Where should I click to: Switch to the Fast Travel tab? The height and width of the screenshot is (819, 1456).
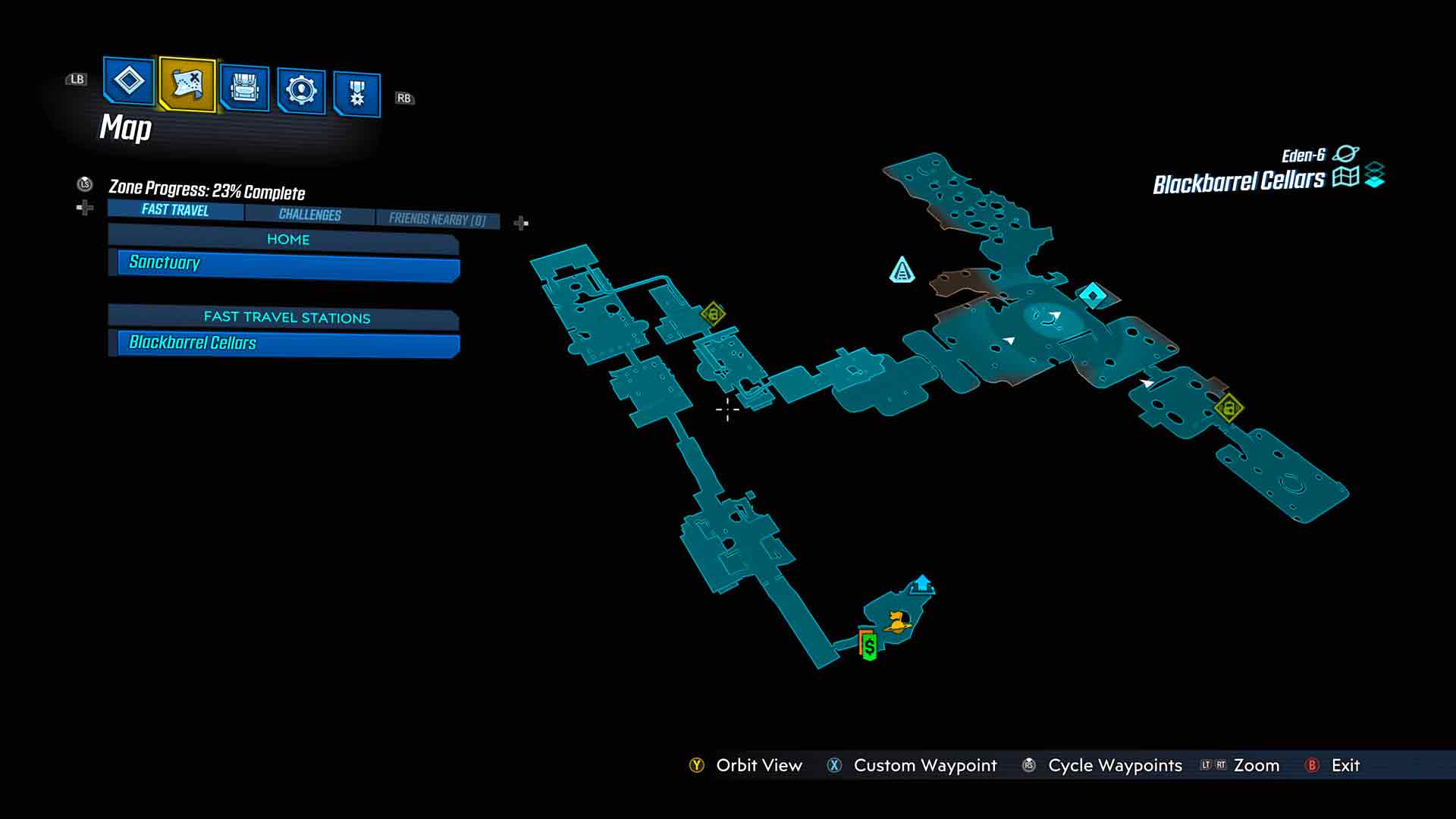175,210
